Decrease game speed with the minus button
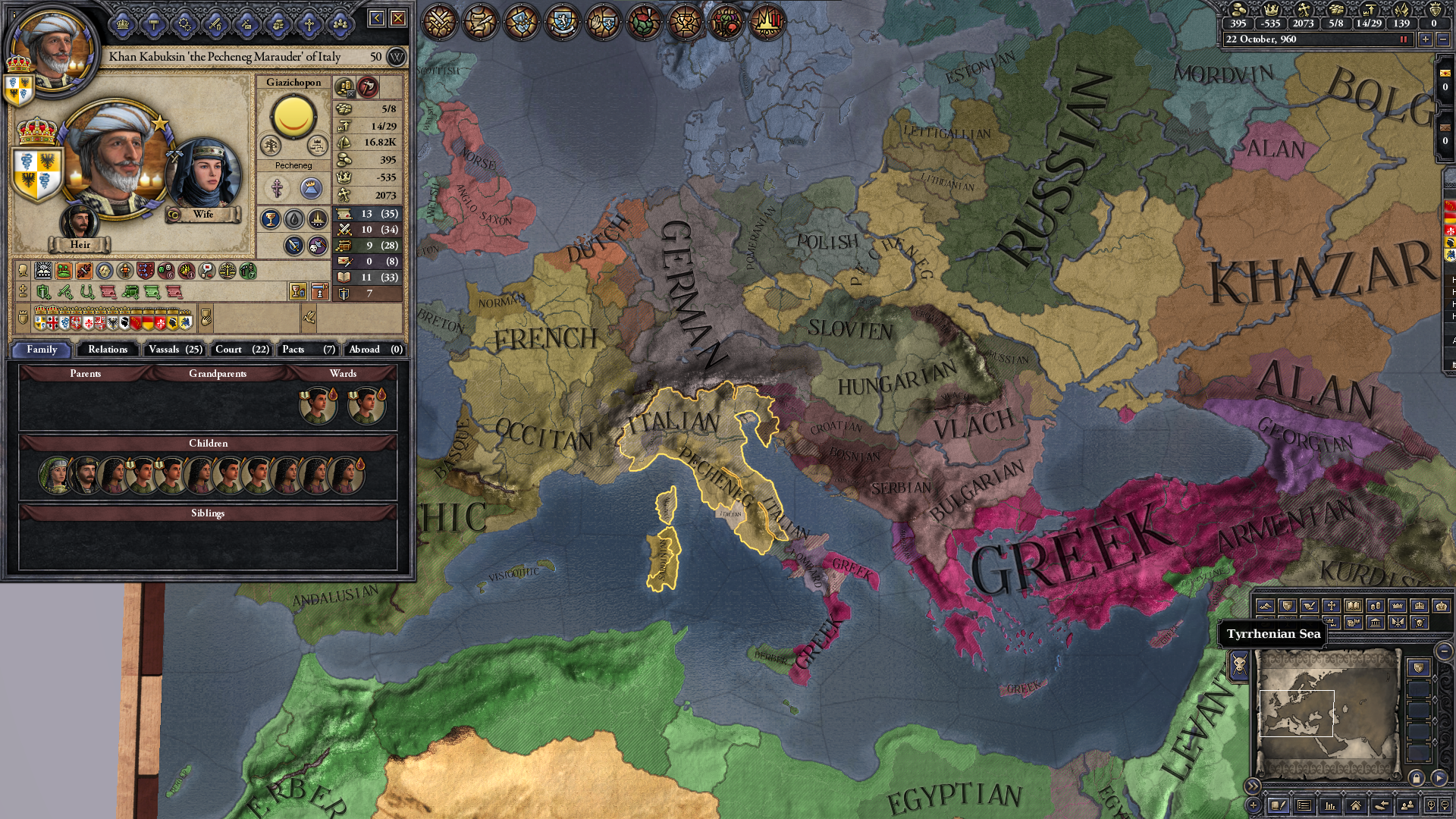 [x=1443, y=39]
